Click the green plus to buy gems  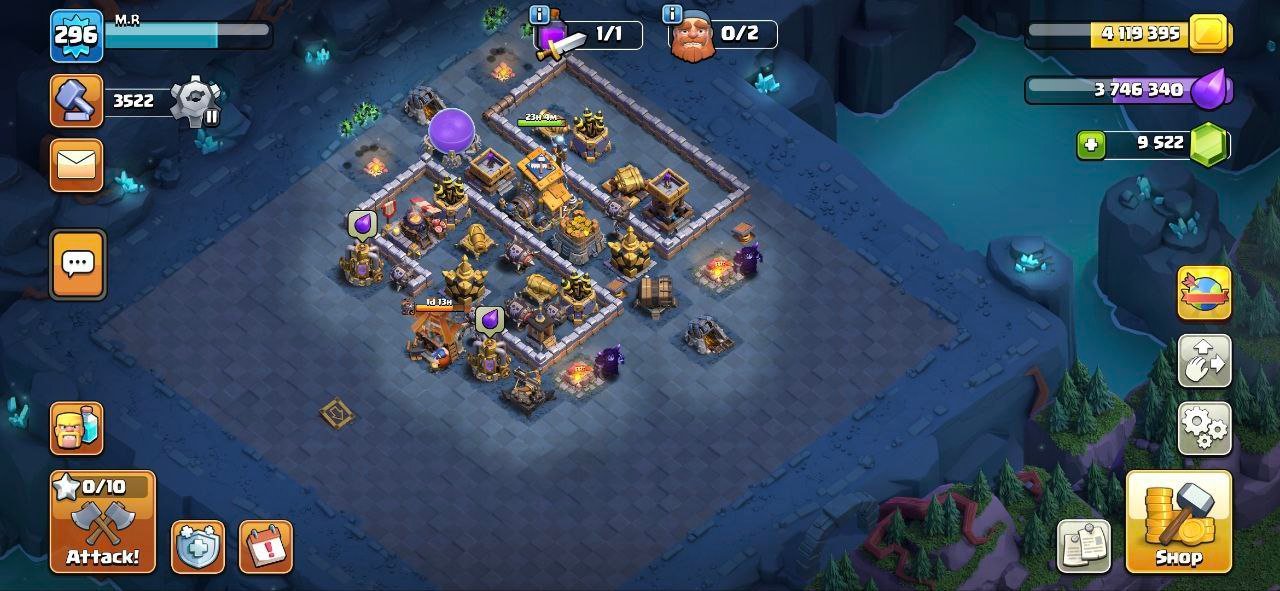coord(1091,145)
